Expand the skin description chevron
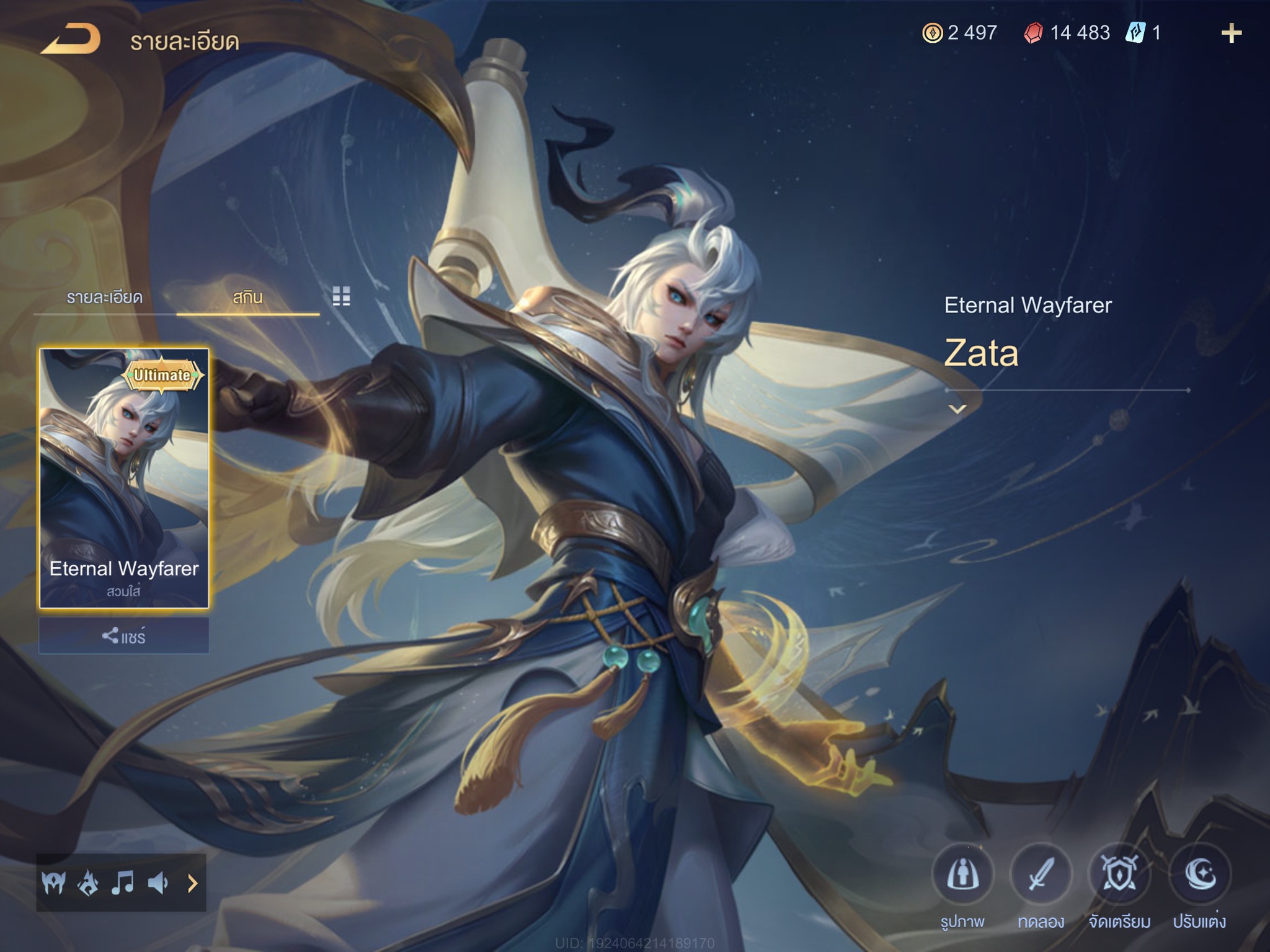Viewport: 1270px width, 952px height. (x=957, y=409)
